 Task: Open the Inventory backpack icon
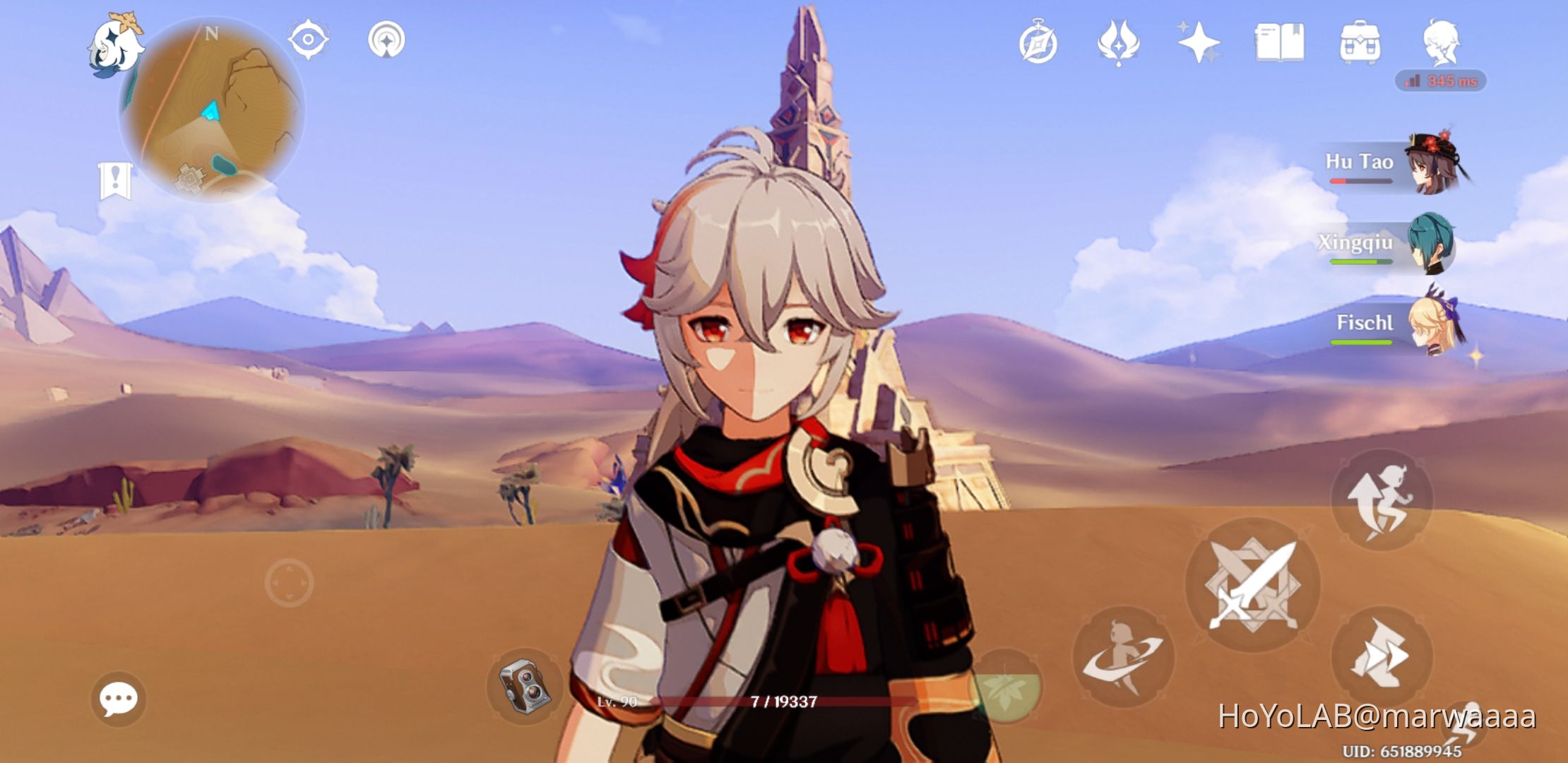(1361, 44)
